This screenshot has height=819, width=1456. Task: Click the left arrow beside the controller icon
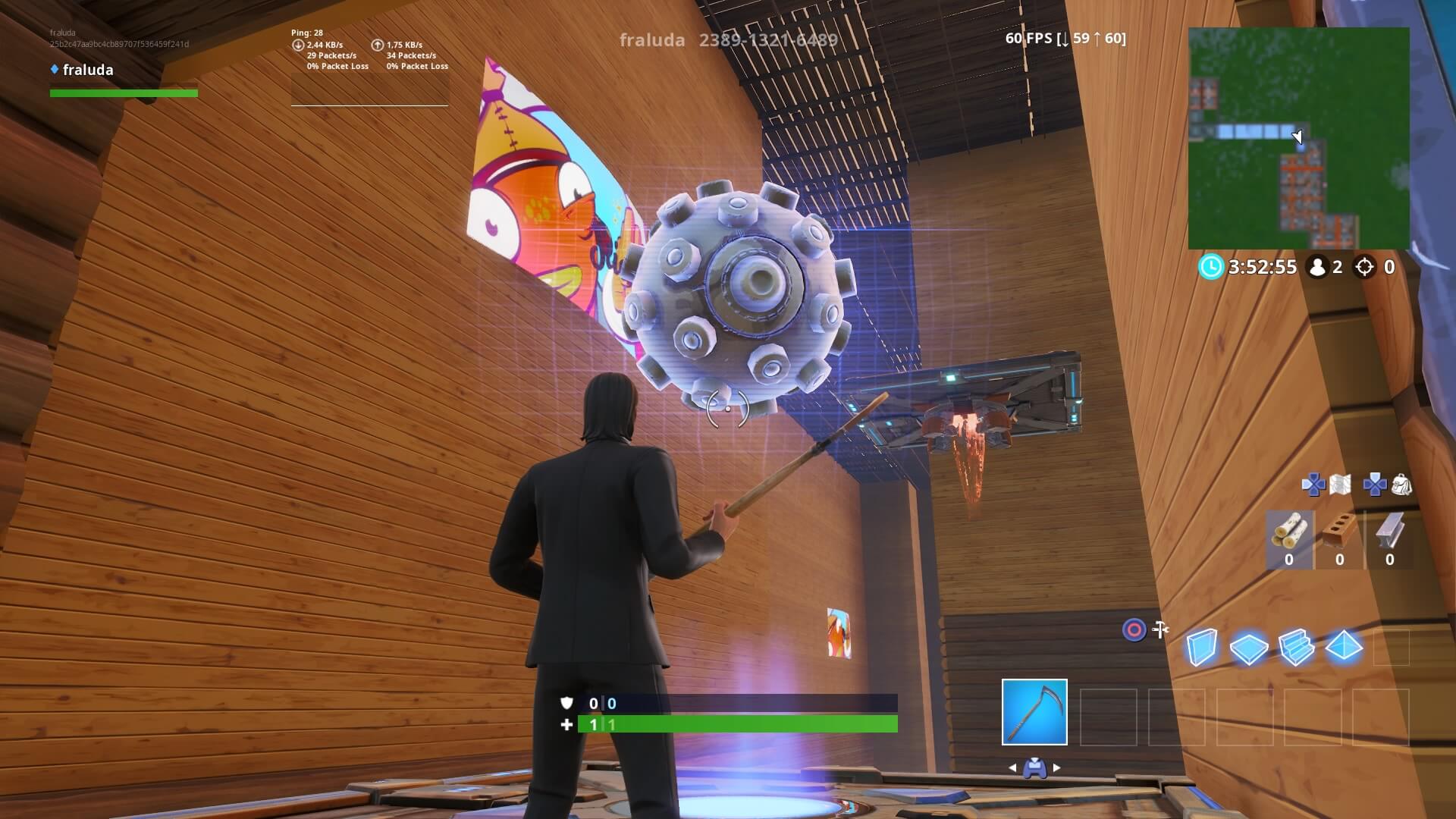tap(1012, 767)
